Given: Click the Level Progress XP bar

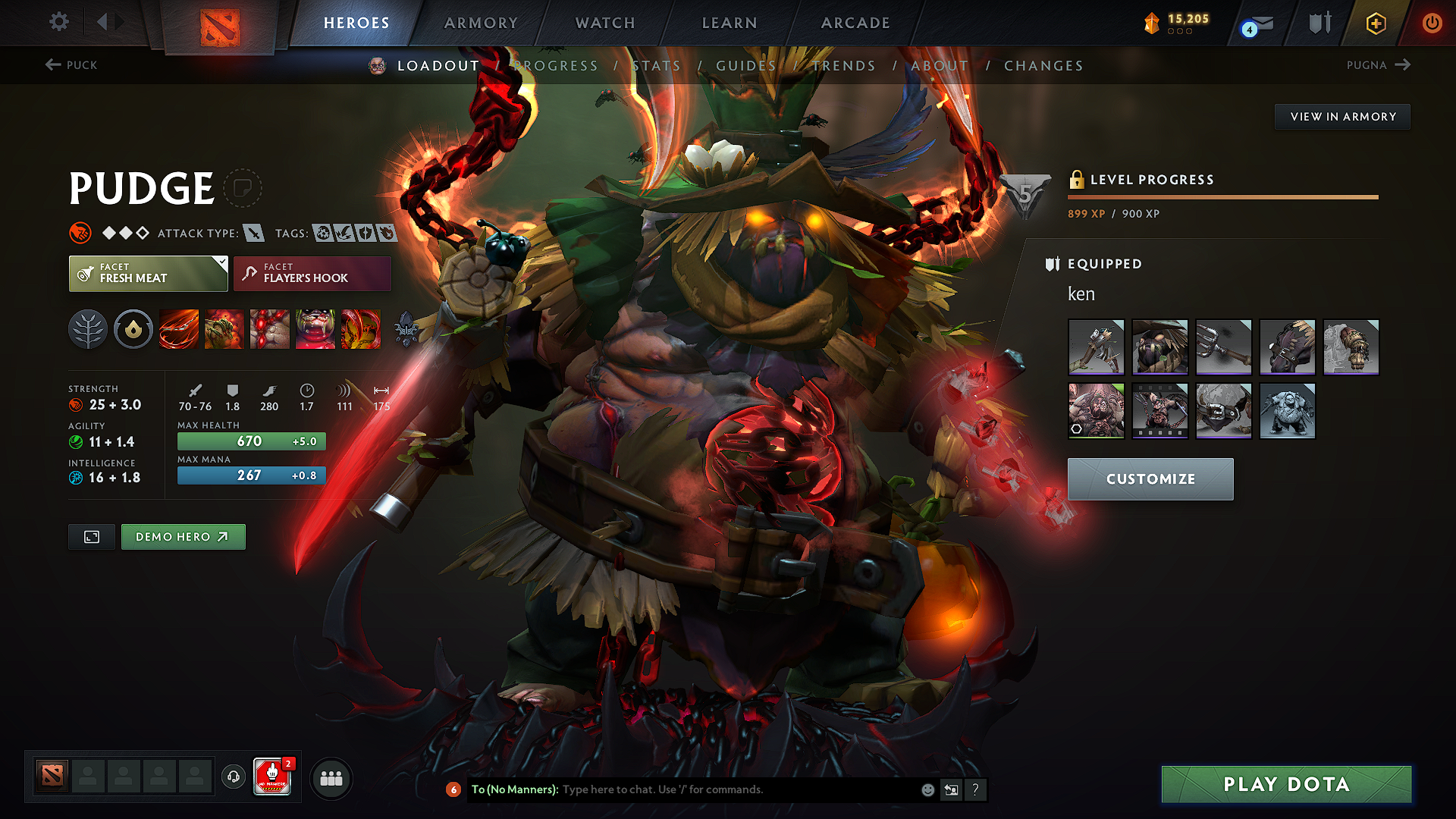Looking at the screenshot, I should tap(1222, 196).
